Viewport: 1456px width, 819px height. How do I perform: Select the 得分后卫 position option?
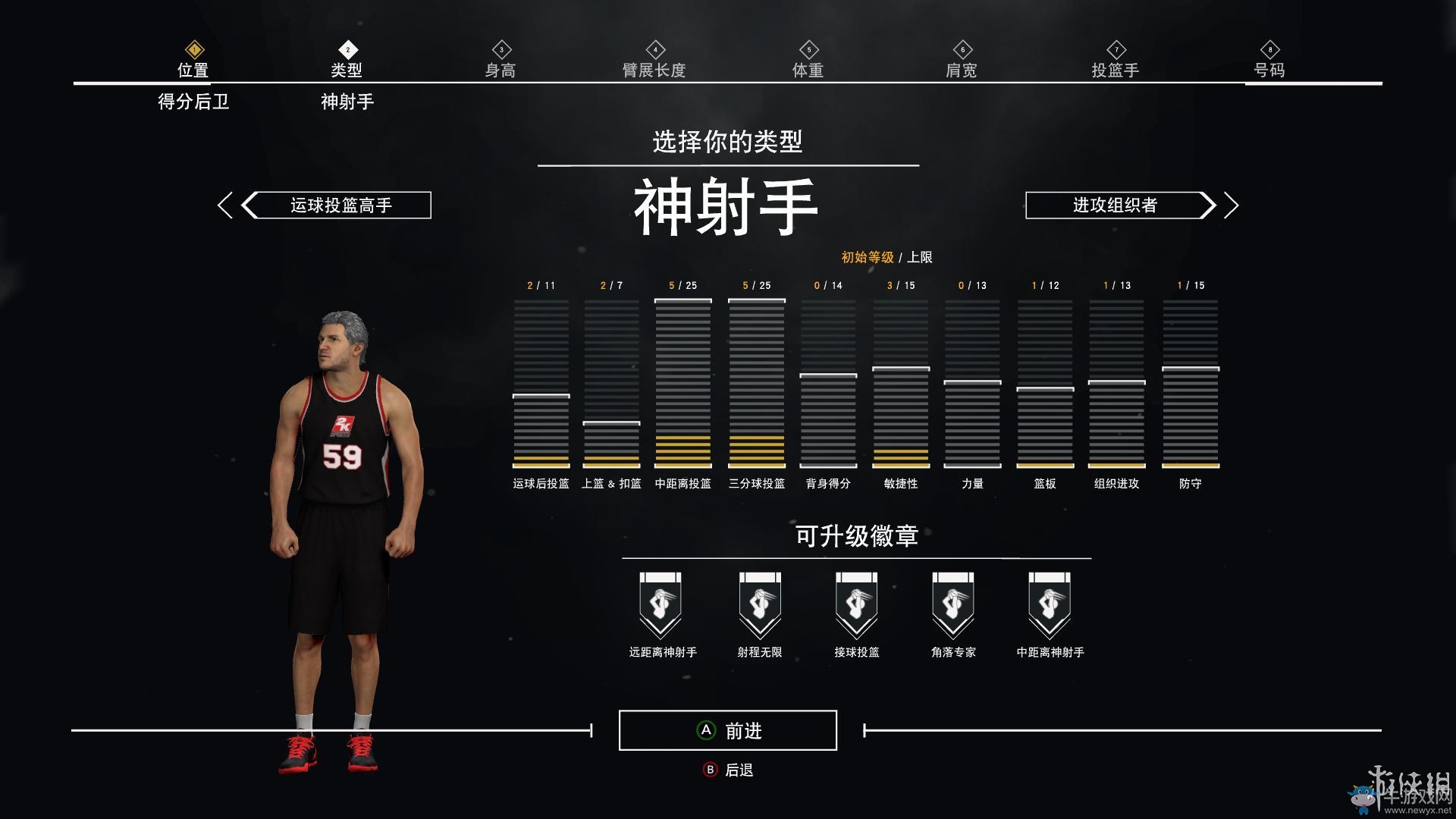194,100
